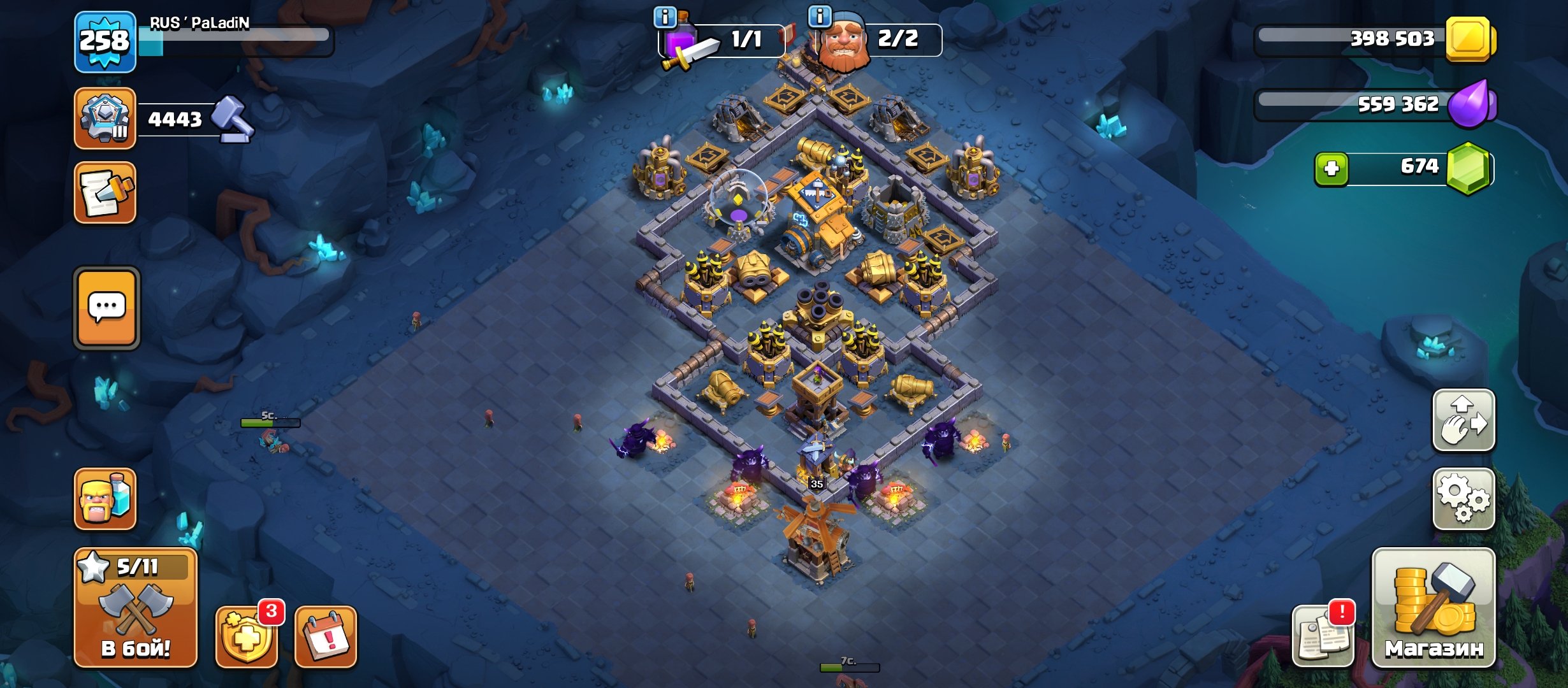The width and height of the screenshot is (1568, 688).
Task: Buy gems with the green plus button
Action: coord(1331,169)
